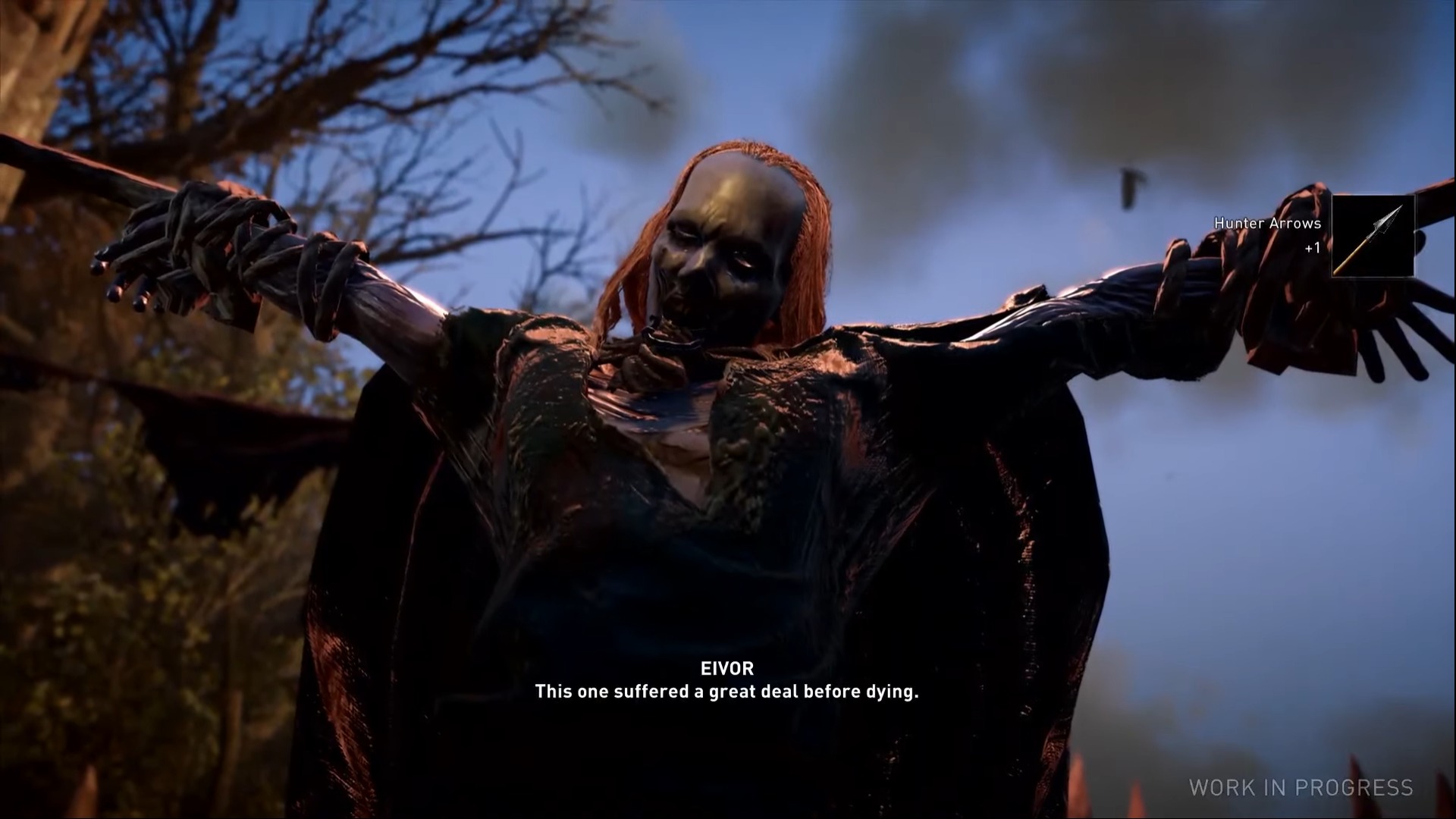Select the EIVOR speaker name
This screenshot has height=819, width=1456.
tap(726, 668)
